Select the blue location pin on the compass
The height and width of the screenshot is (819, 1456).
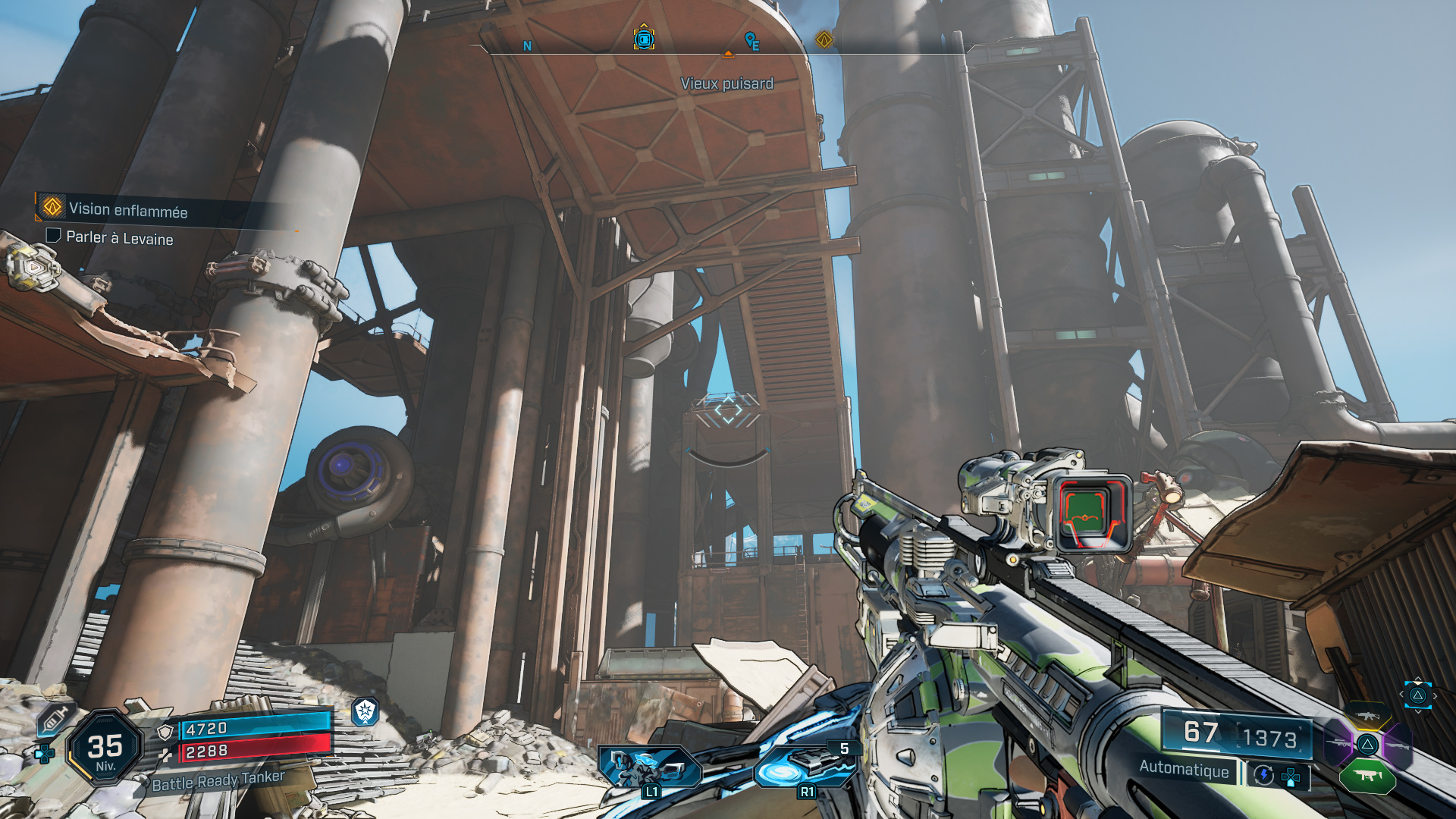click(751, 39)
